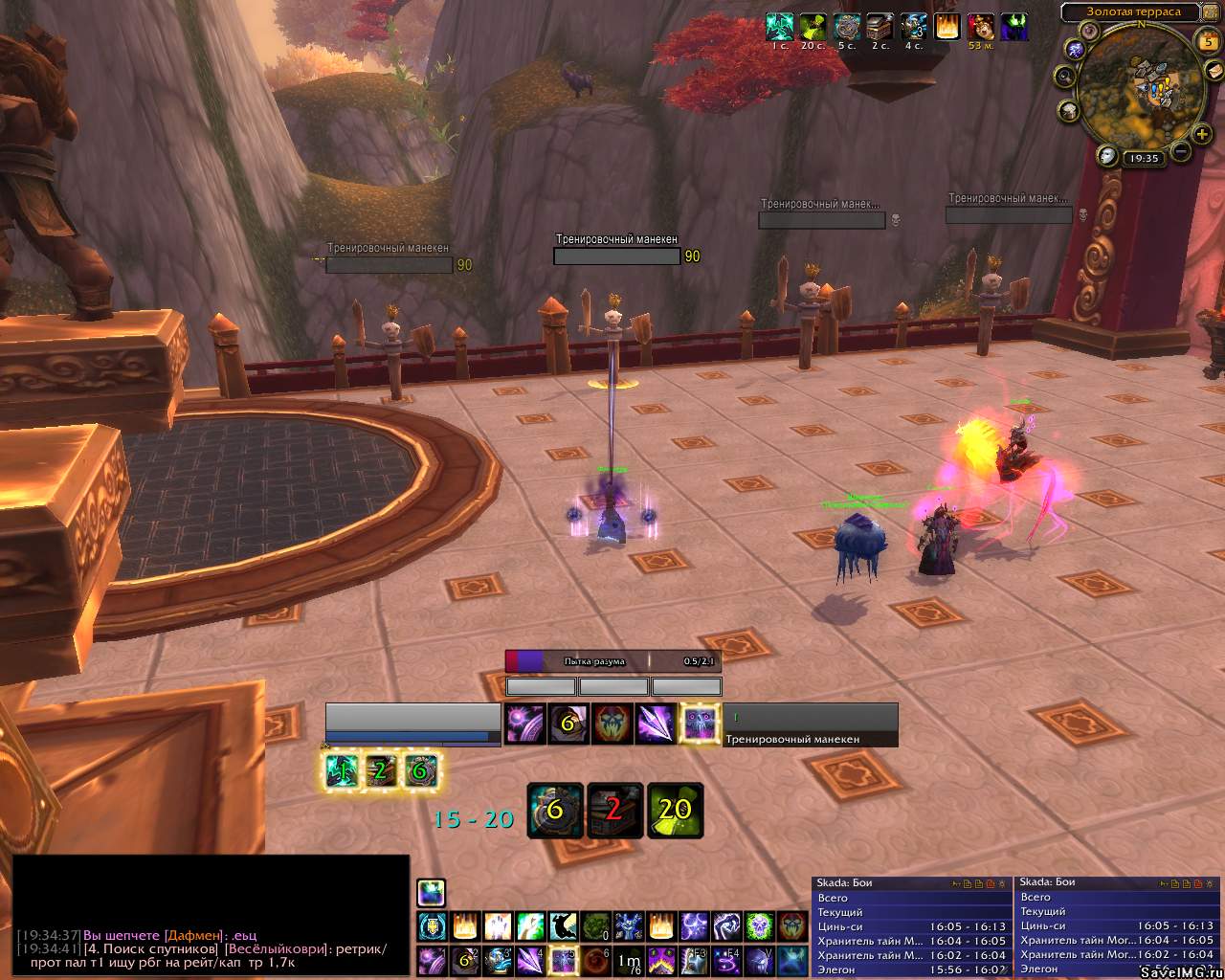The height and width of the screenshot is (980, 1225).
Task: Use the purple spike spell in slot 4
Action: coord(529,959)
